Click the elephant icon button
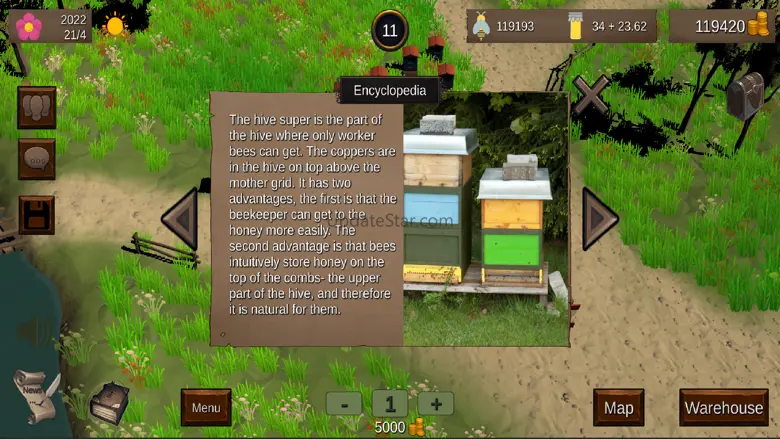780x439 pixels. [37, 108]
